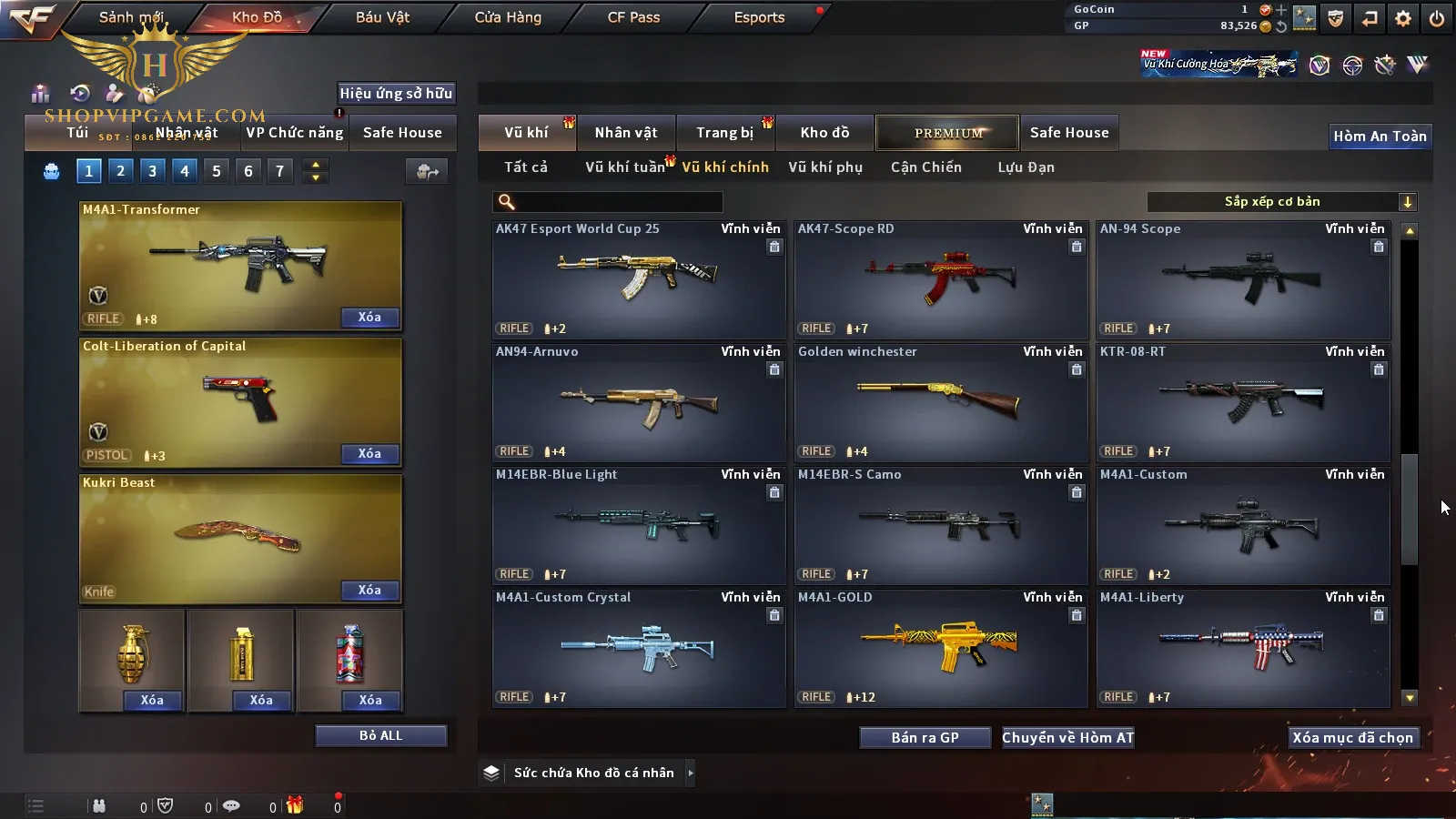Screen dimensions: 1456x819
Task: Select the Cận Chiến weapon filter
Action: click(925, 167)
